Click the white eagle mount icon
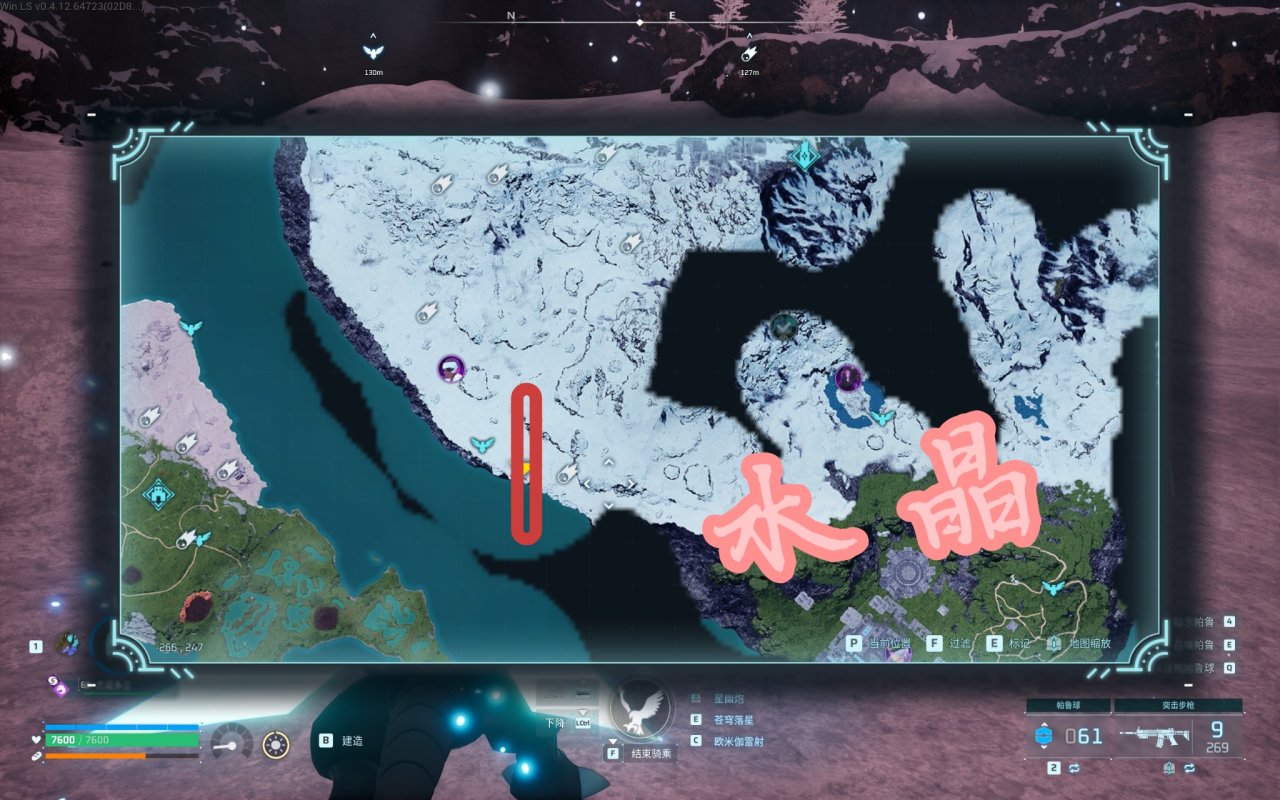The width and height of the screenshot is (1280, 800). click(639, 705)
